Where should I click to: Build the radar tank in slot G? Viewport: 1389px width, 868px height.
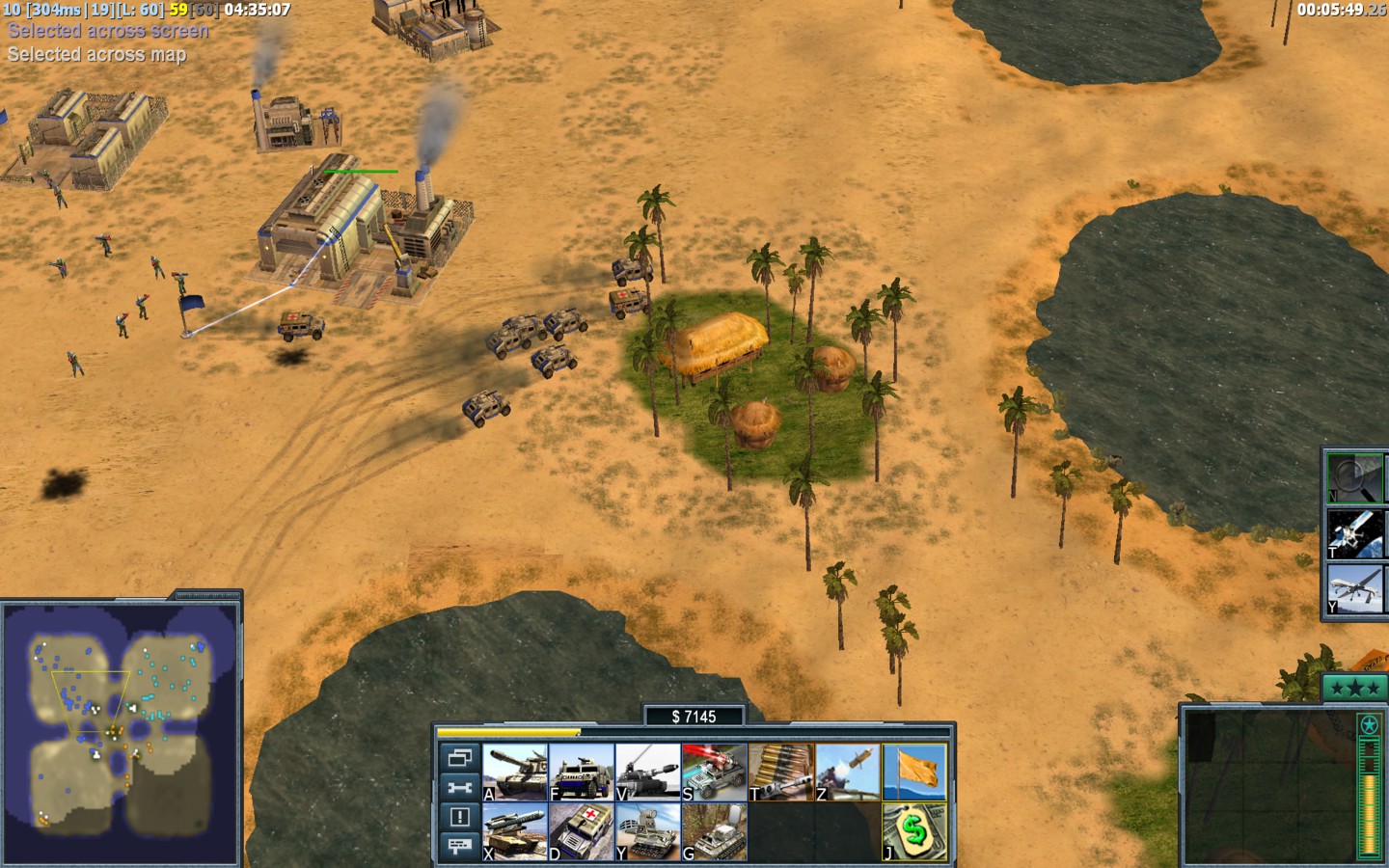(715, 831)
